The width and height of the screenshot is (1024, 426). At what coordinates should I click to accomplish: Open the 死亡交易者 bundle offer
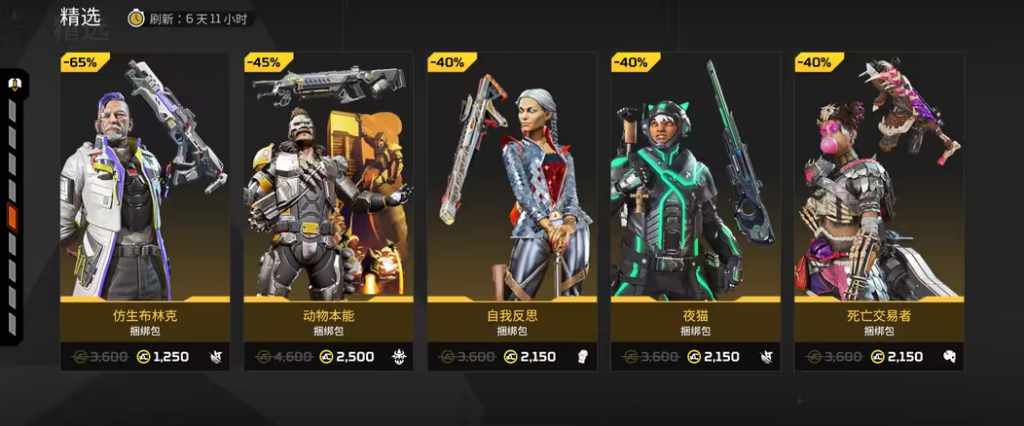click(x=879, y=210)
